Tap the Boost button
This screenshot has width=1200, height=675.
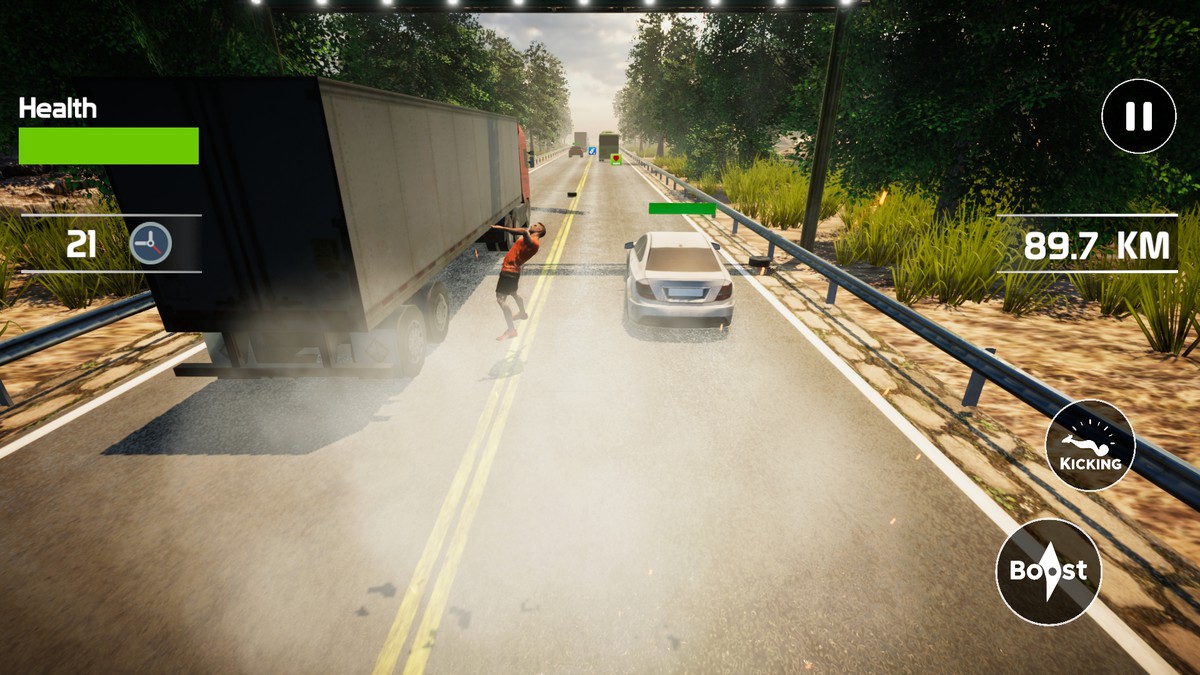pyautogui.click(x=1048, y=572)
